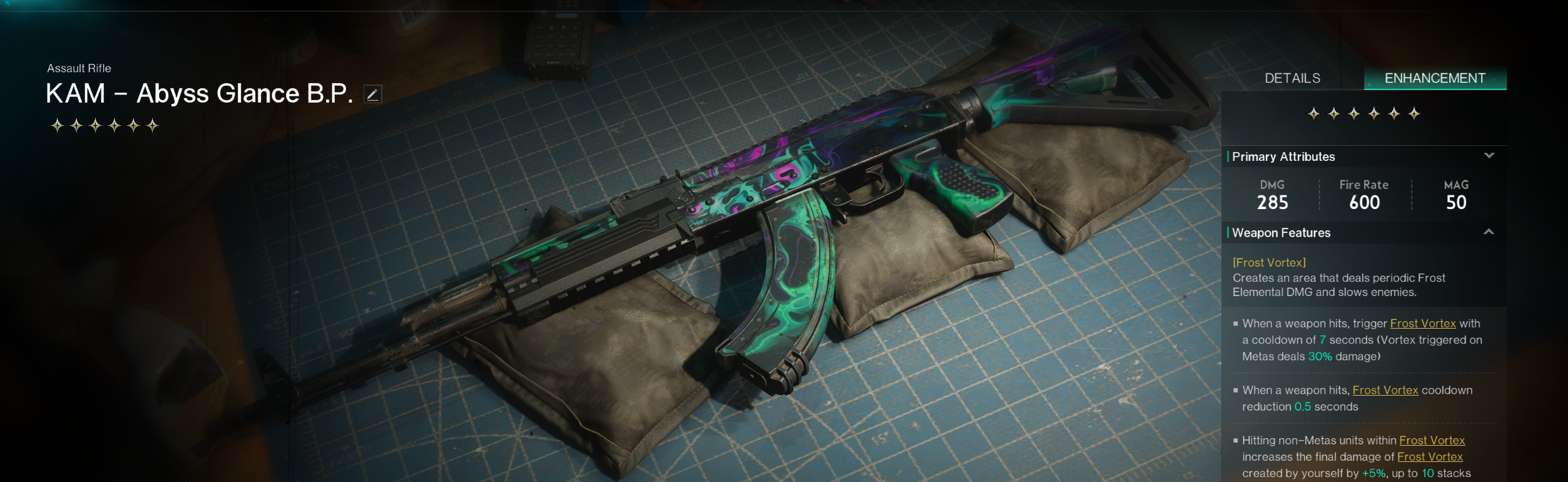Click the rename pencil icon beside weapon name
The image size is (1568, 482).
(x=372, y=95)
